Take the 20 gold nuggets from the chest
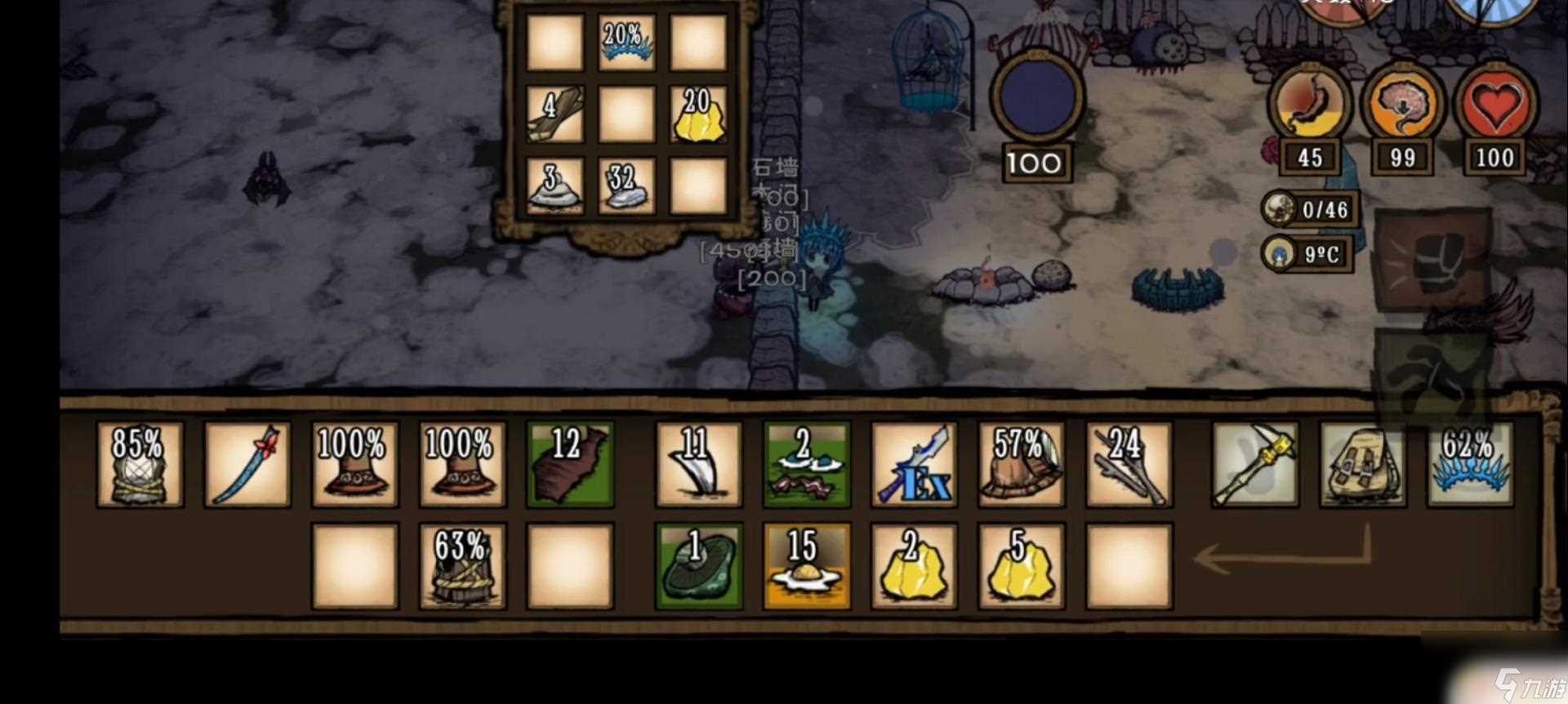Screen dimensions: 1568x704 tap(698, 114)
